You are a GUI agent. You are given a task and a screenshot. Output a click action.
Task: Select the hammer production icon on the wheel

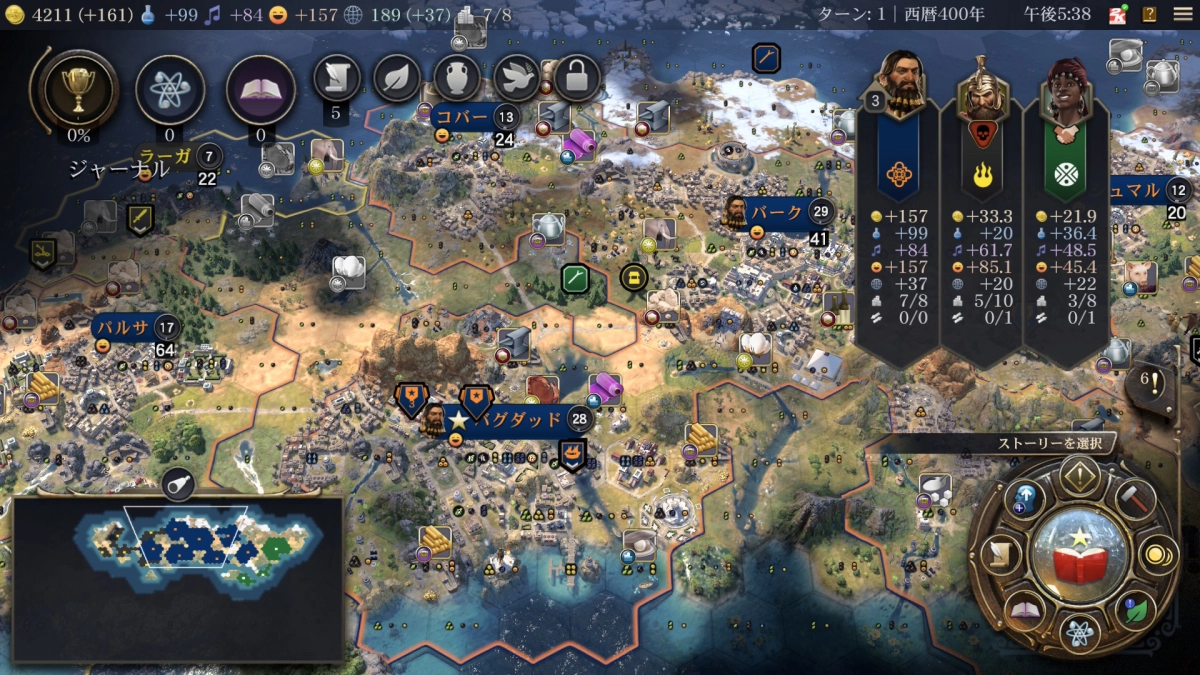pyautogui.click(x=1136, y=497)
